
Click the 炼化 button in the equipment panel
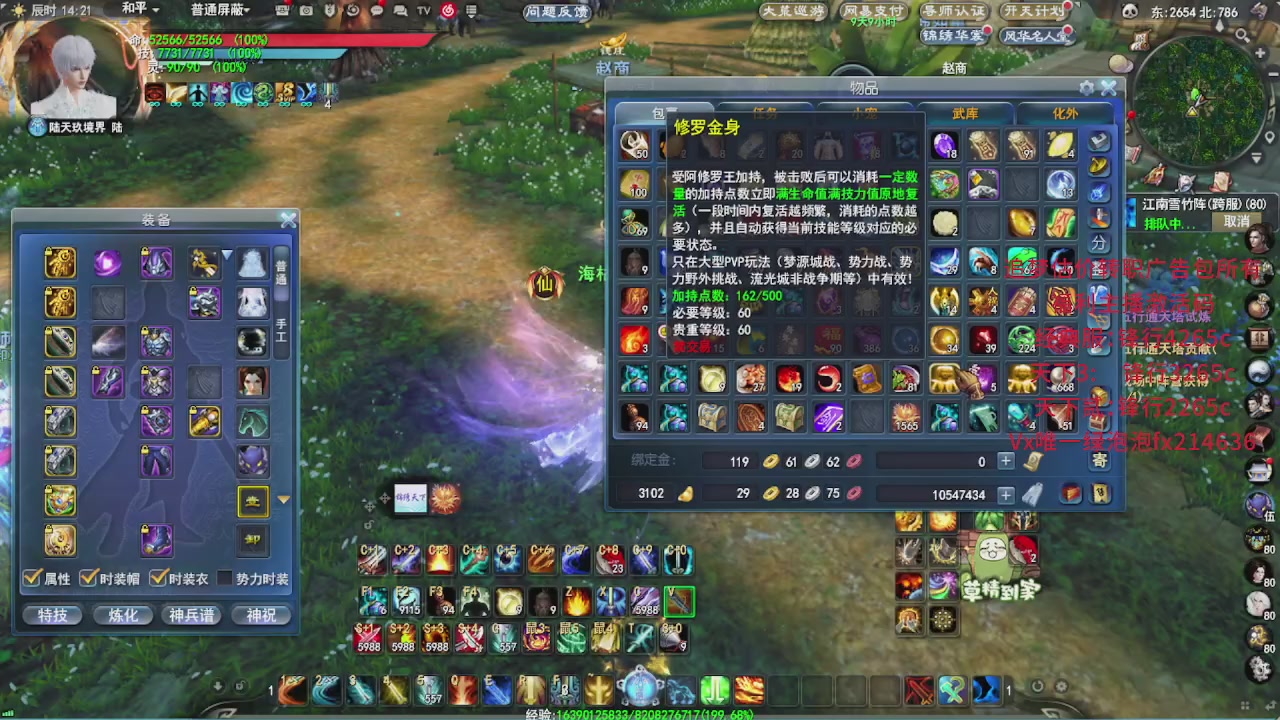click(124, 614)
